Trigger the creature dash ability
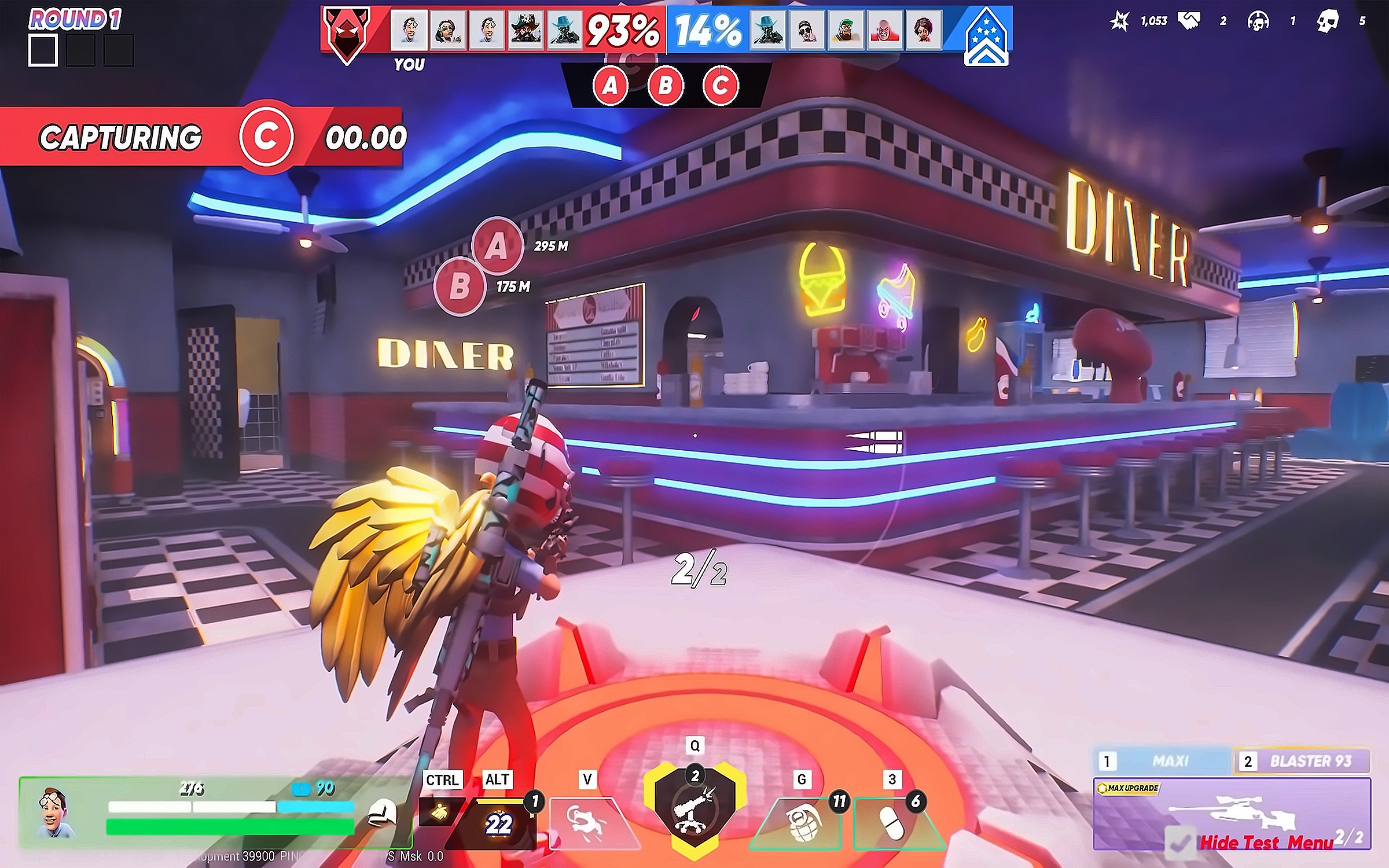This screenshot has height=868, width=1389. click(586, 823)
